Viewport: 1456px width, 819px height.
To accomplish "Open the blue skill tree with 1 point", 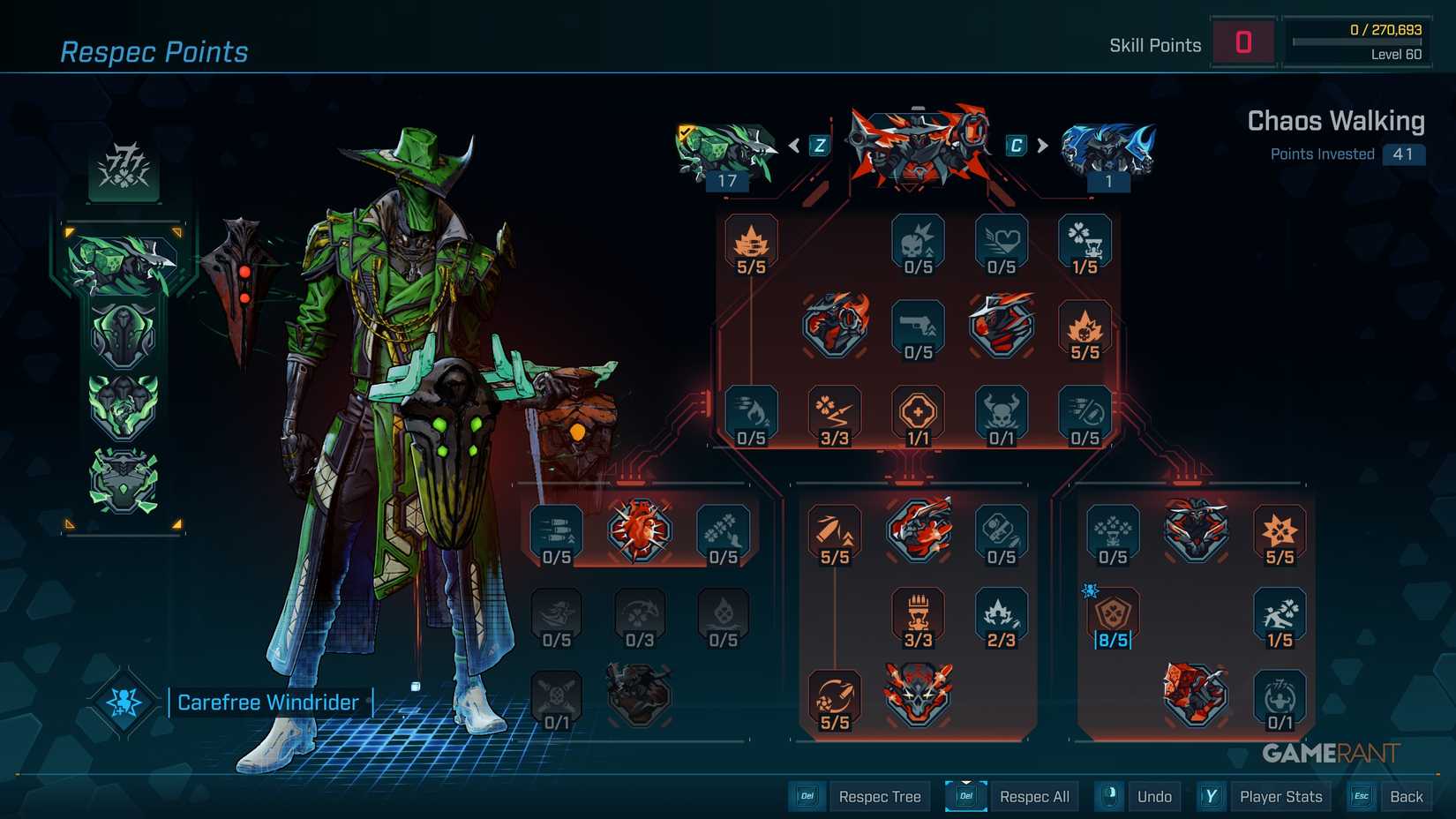I will tap(1107, 150).
